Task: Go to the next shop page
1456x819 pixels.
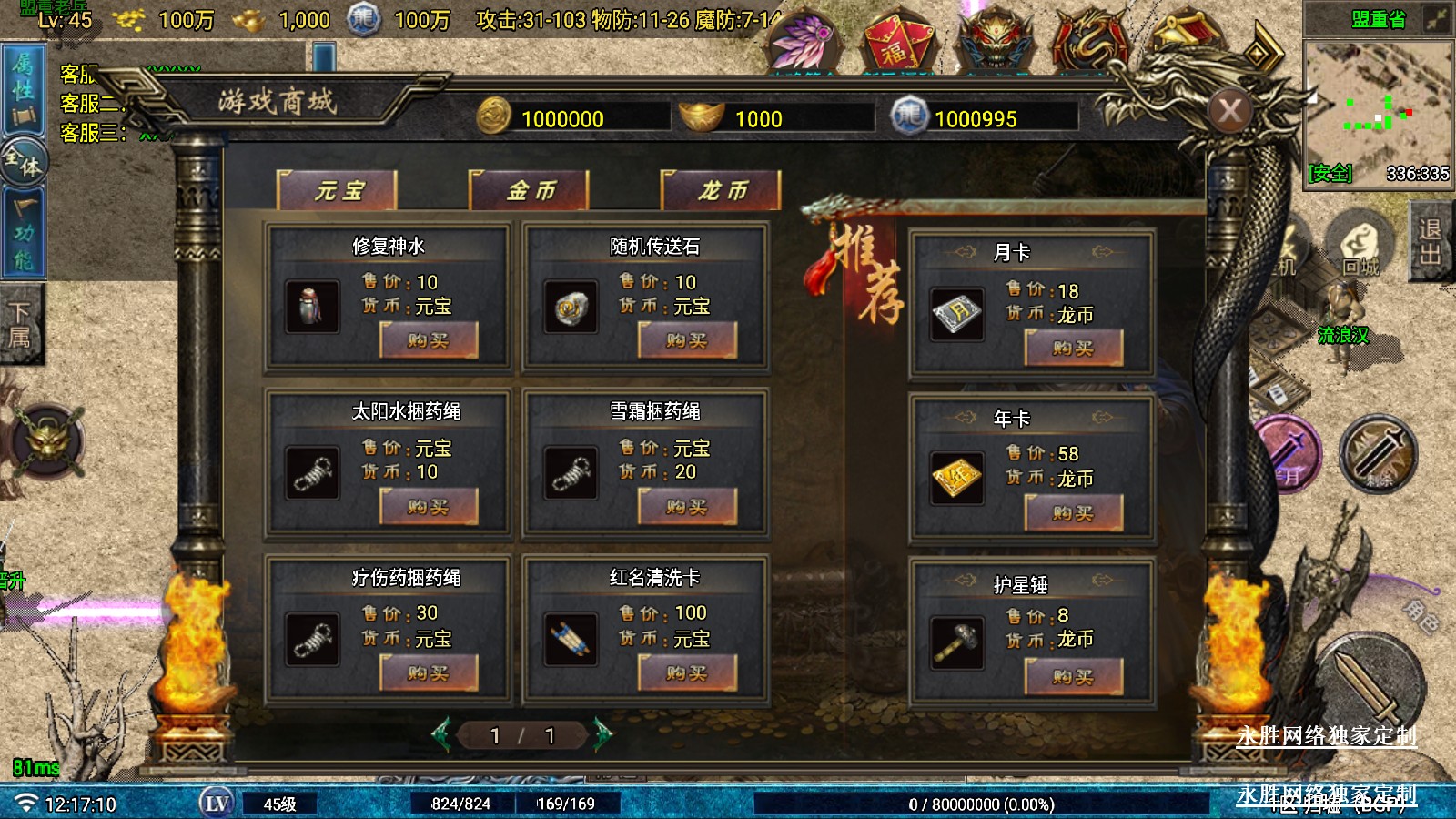Action: 602,734
